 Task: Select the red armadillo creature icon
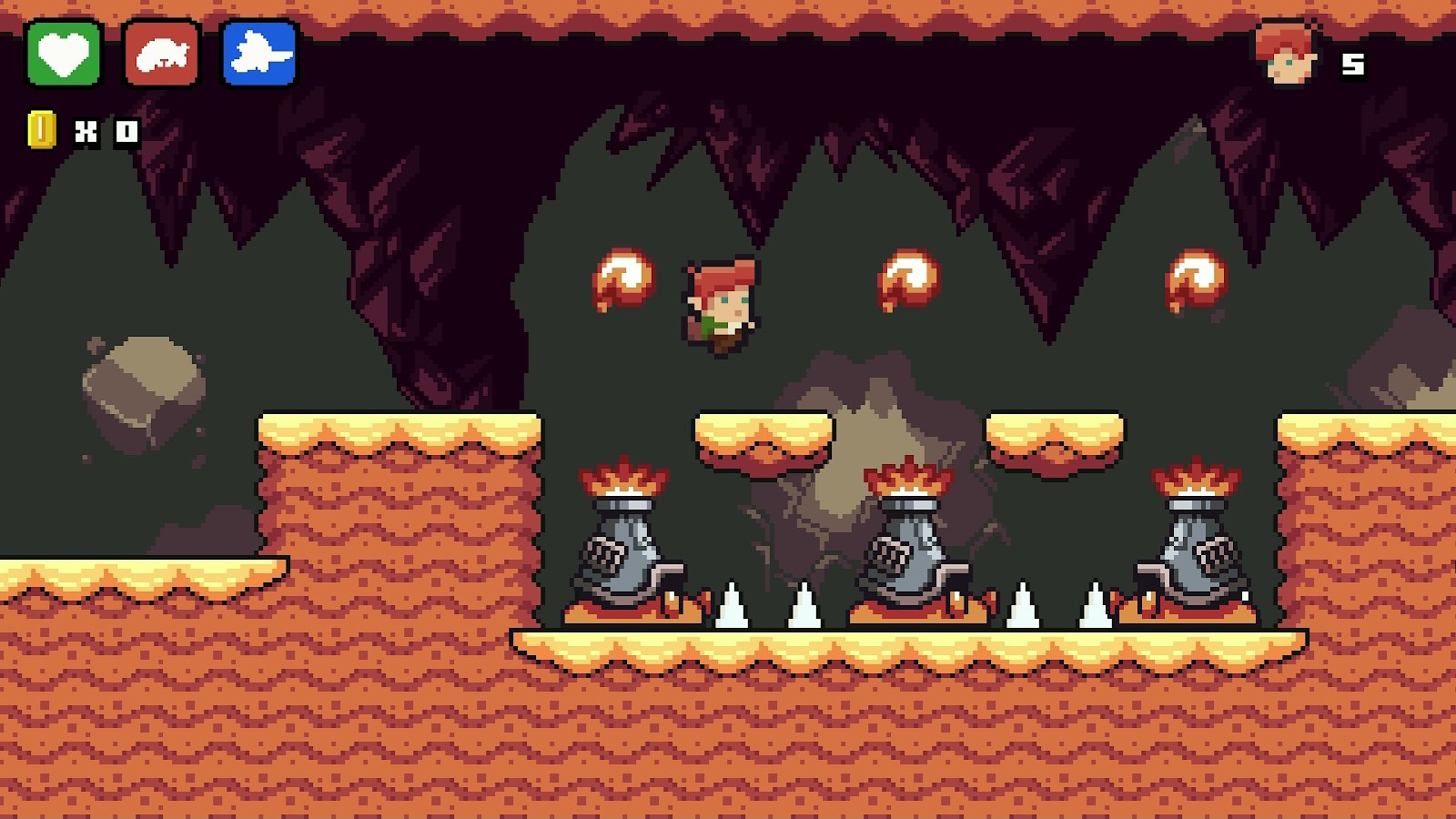point(161,55)
